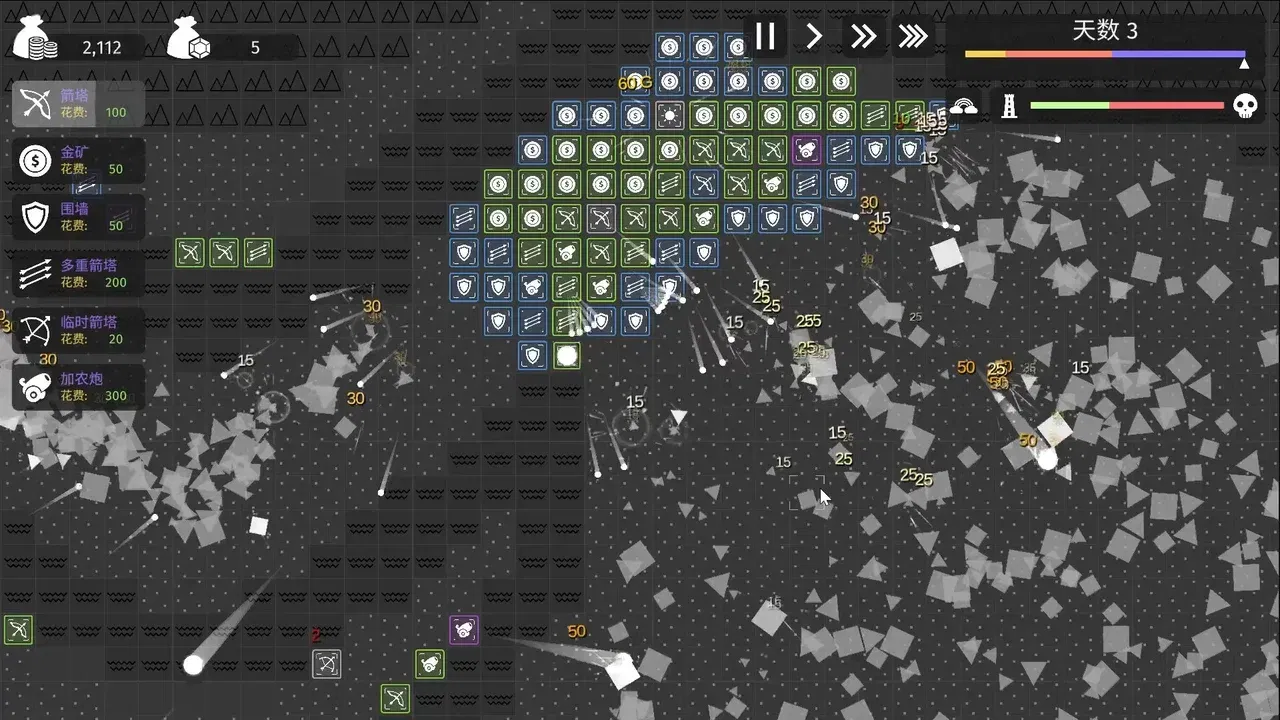The image size is (1280, 720).
Task: Click a gold mine tile in the base cluster
Action: point(567,150)
